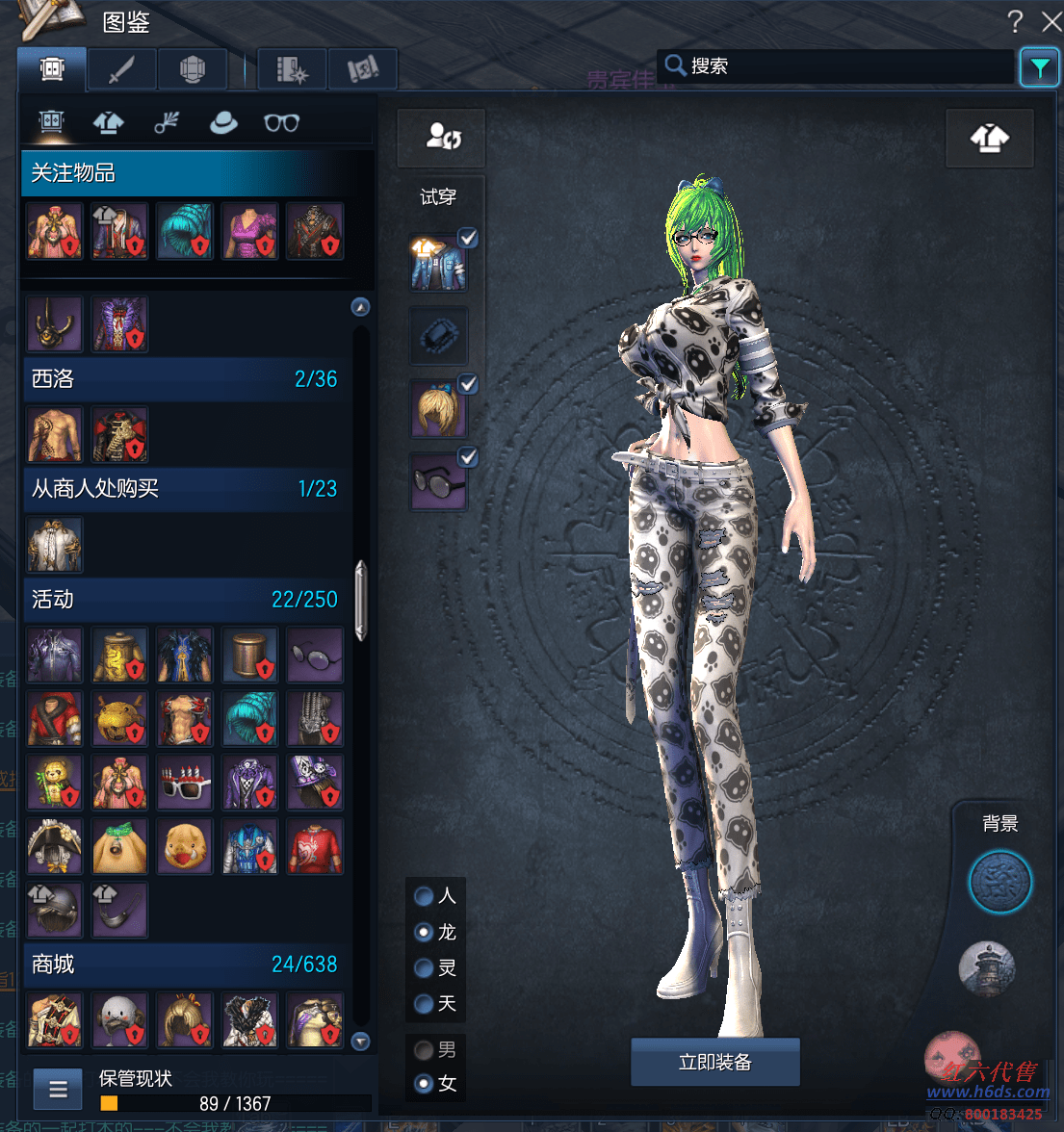
Task: Choose the 人 race option
Action: 424,896
